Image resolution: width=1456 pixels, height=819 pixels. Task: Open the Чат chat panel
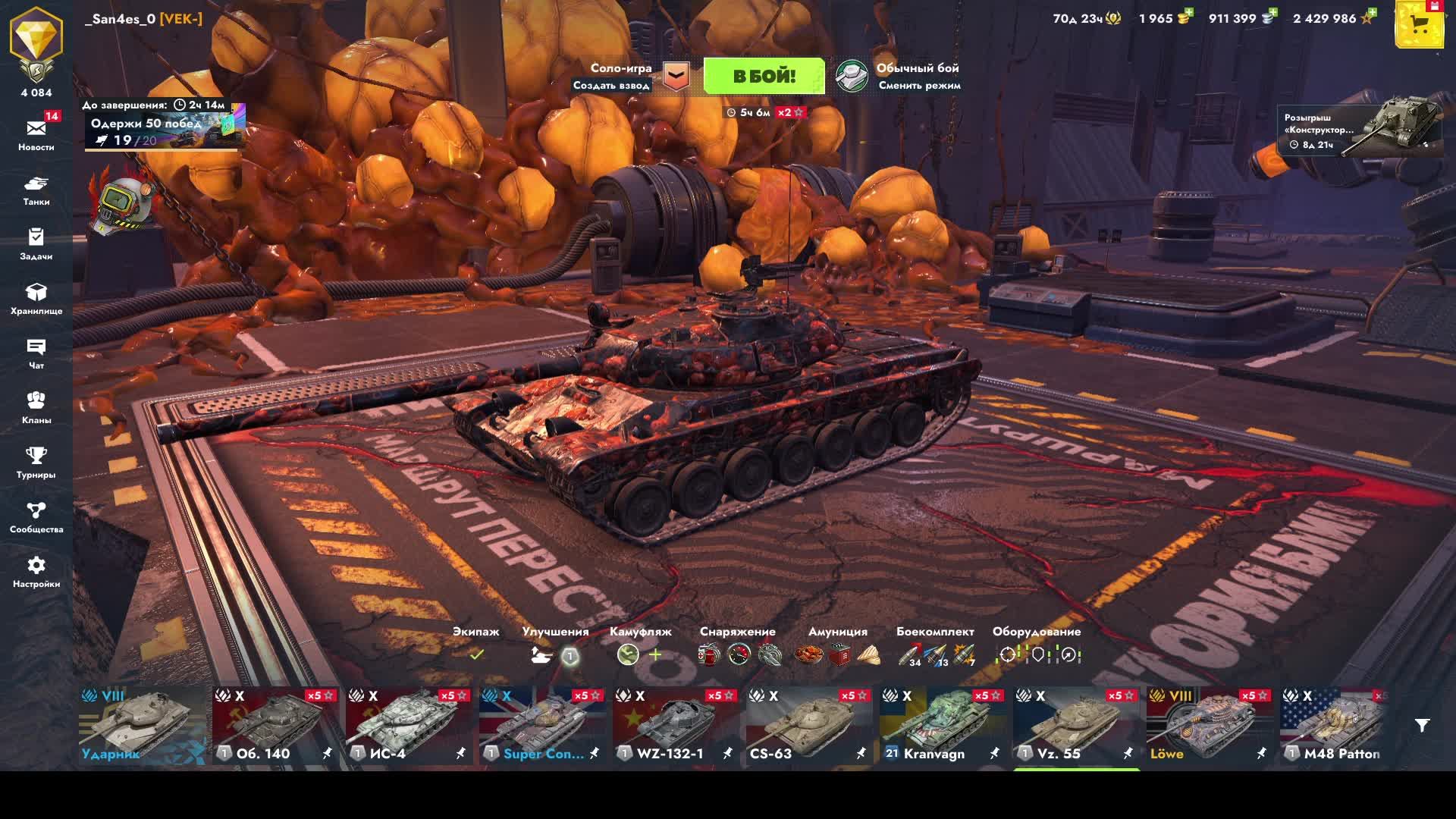coord(36,353)
